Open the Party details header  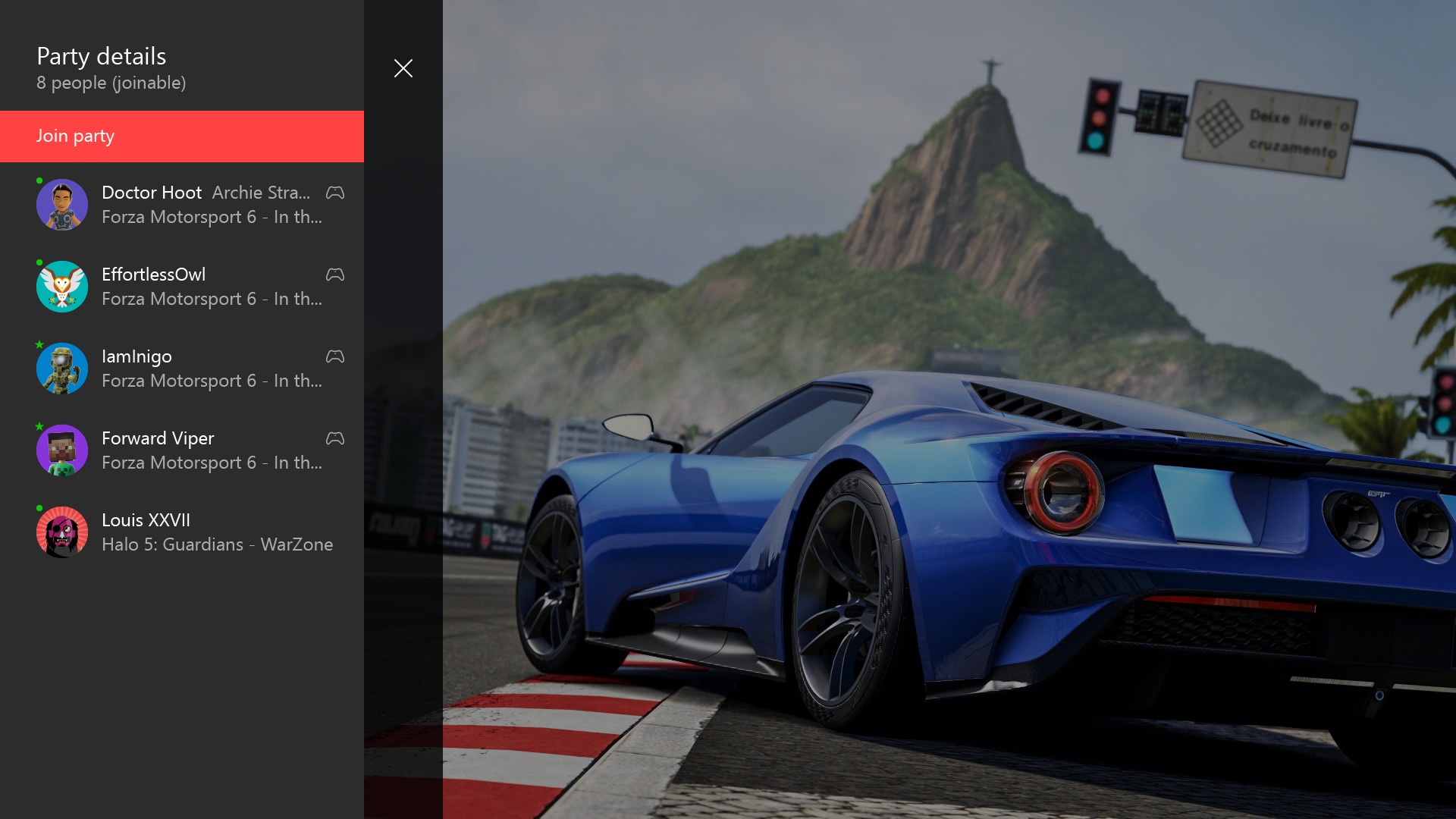tap(101, 55)
